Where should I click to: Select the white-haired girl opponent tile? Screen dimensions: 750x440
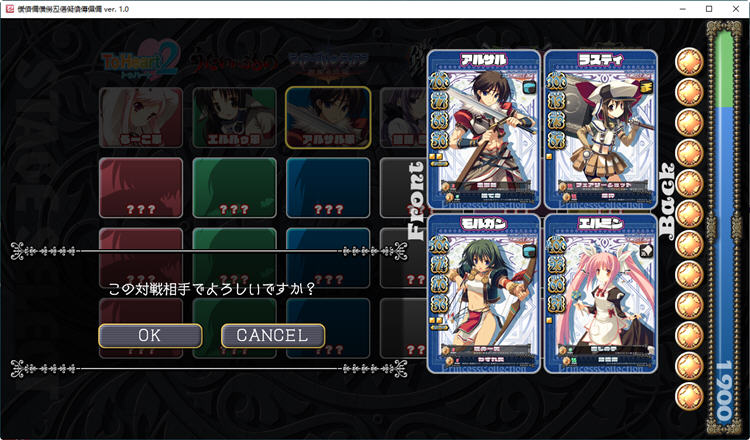click(x=141, y=116)
